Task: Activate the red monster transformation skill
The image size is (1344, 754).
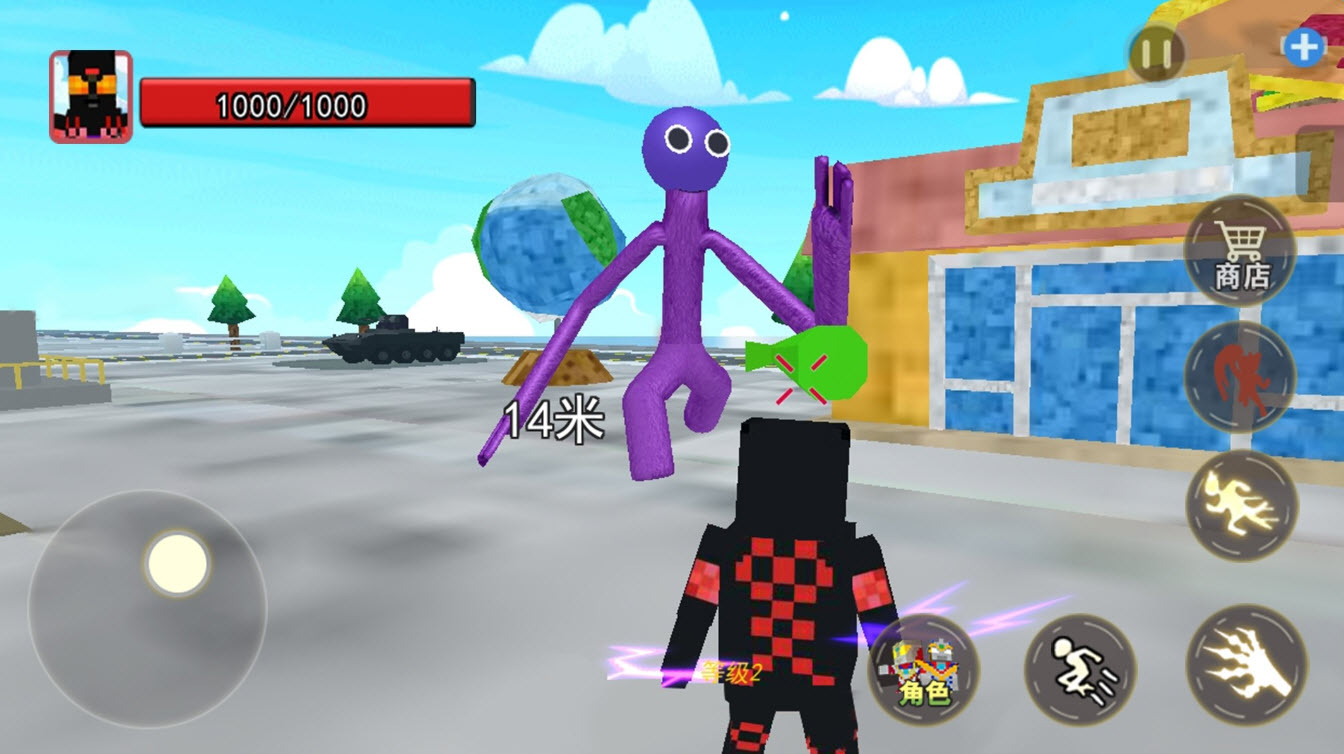Action: point(1240,377)
